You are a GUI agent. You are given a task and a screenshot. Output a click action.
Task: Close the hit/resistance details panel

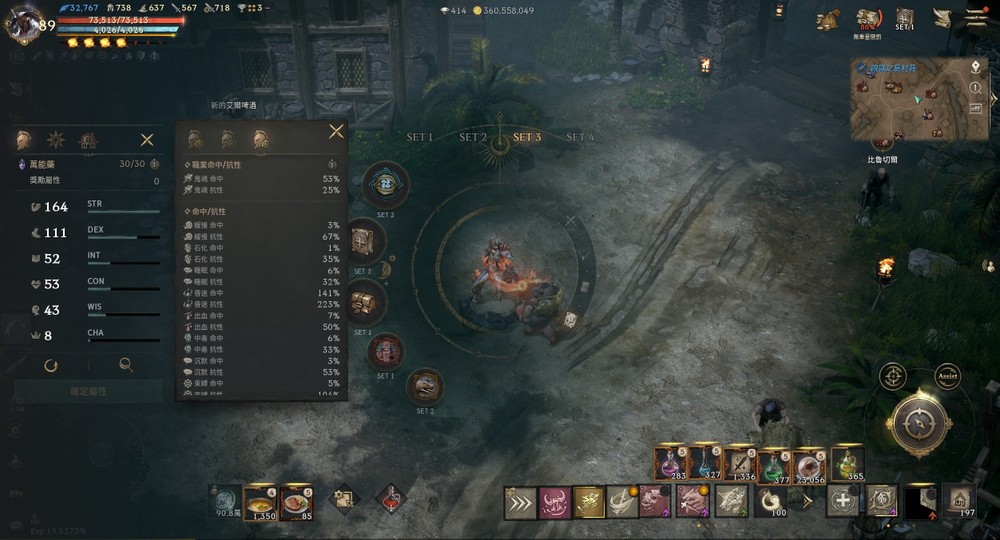336,132
